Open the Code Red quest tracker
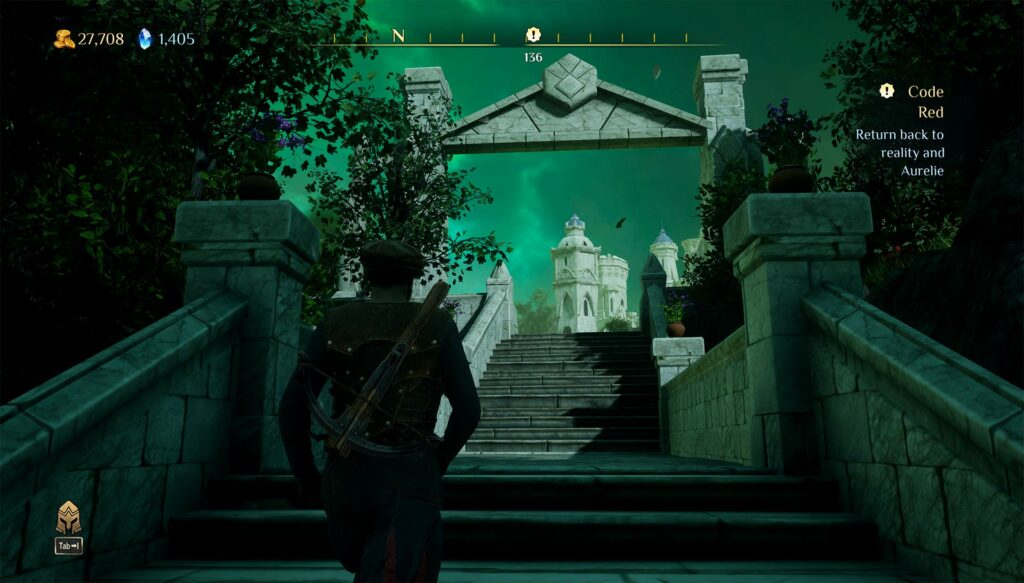This screenshot has height=583, width=1024. point(913,101)
